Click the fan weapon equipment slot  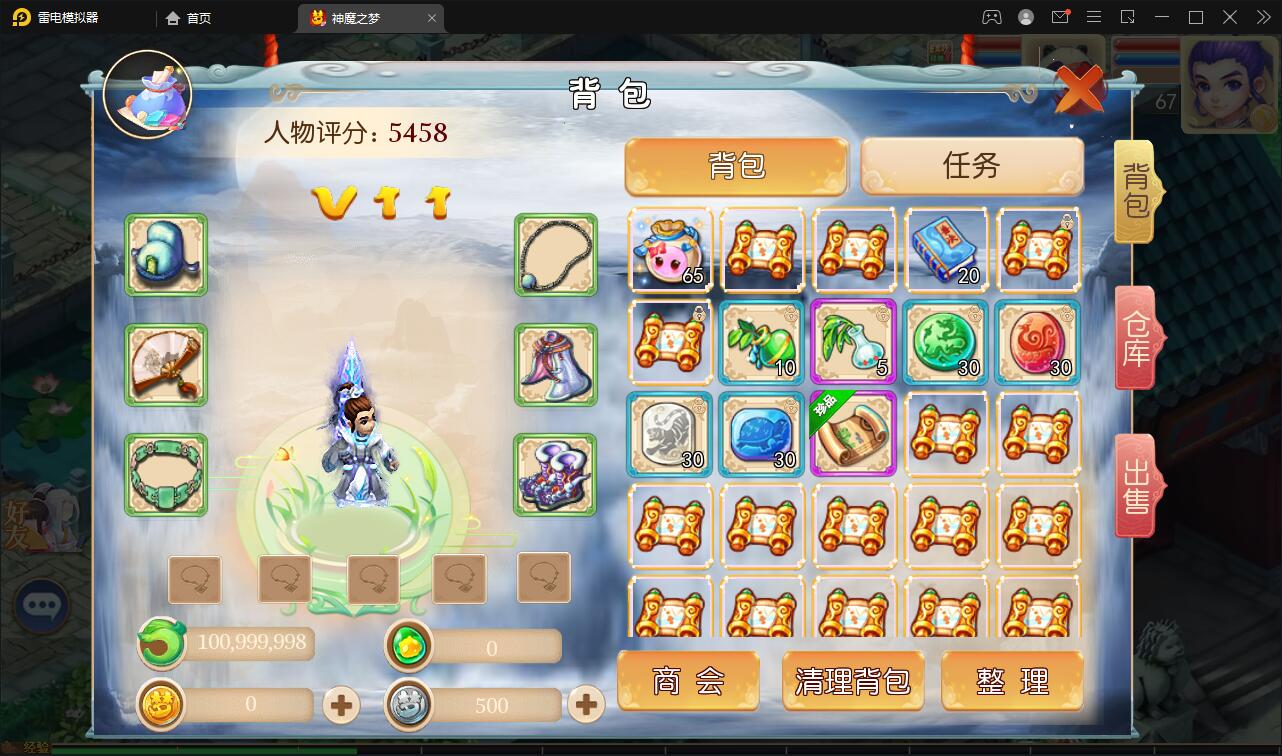tap(166, 364)
